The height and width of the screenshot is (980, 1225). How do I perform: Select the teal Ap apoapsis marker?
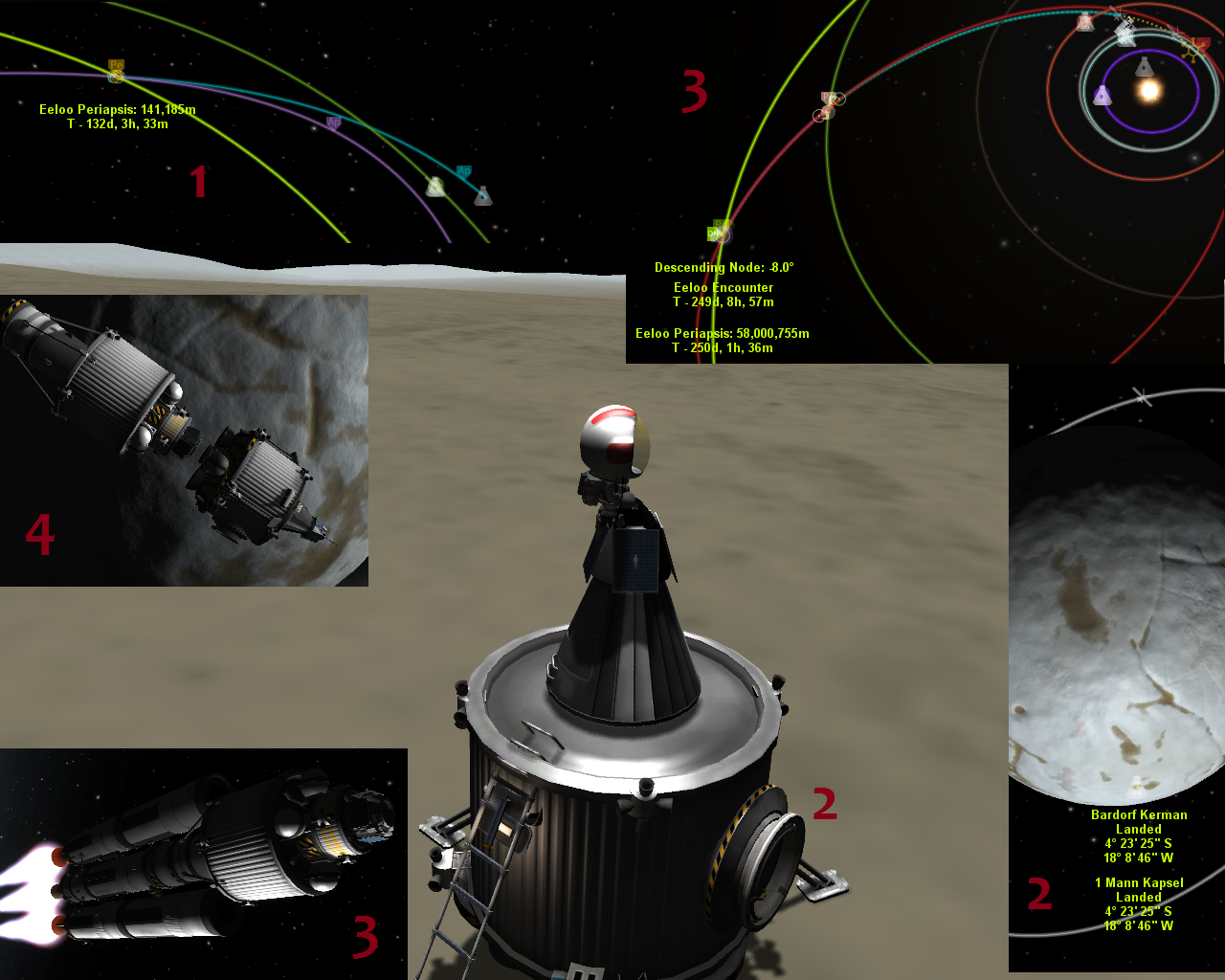(x=463, y=172)
